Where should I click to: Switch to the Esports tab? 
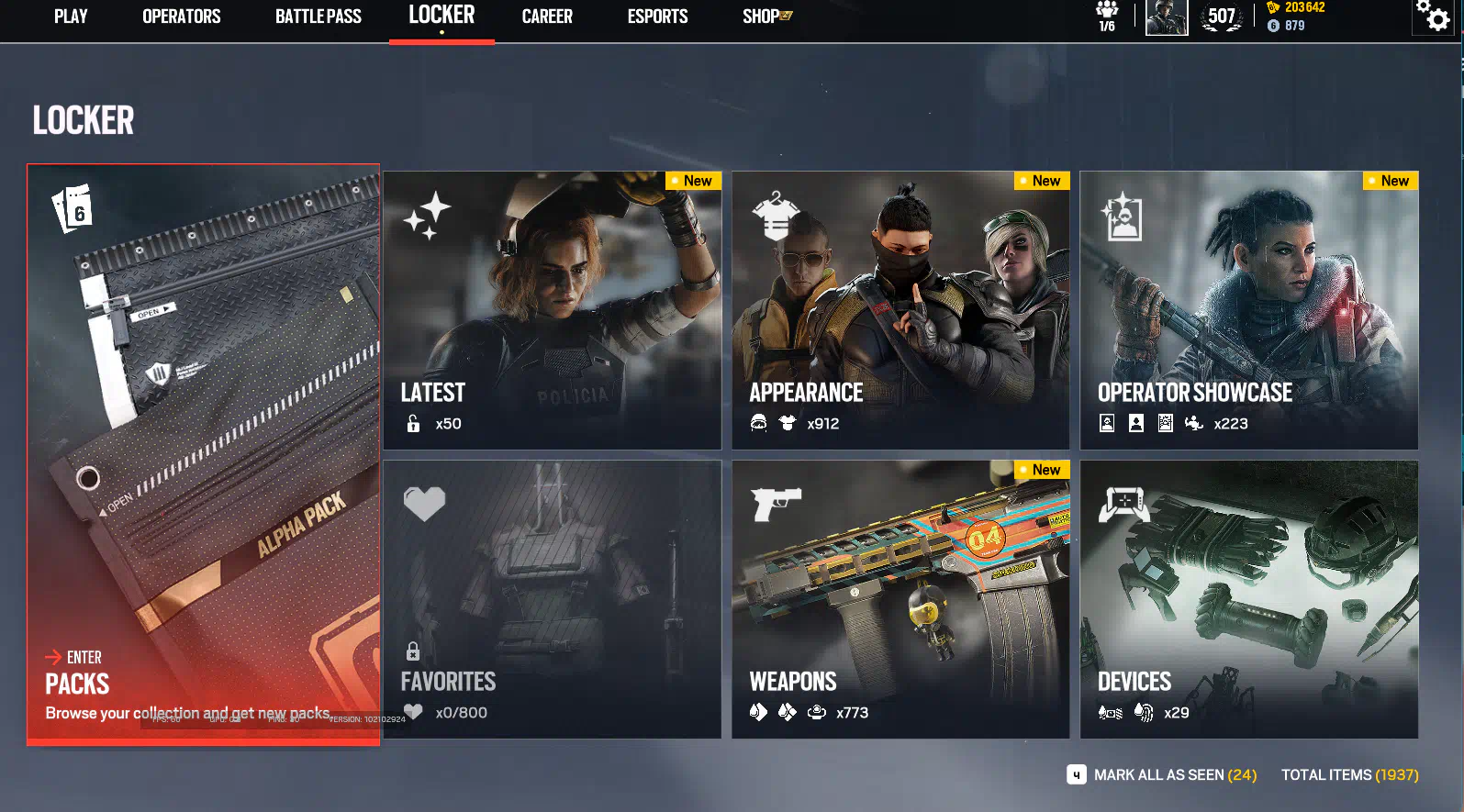(657, 17)
